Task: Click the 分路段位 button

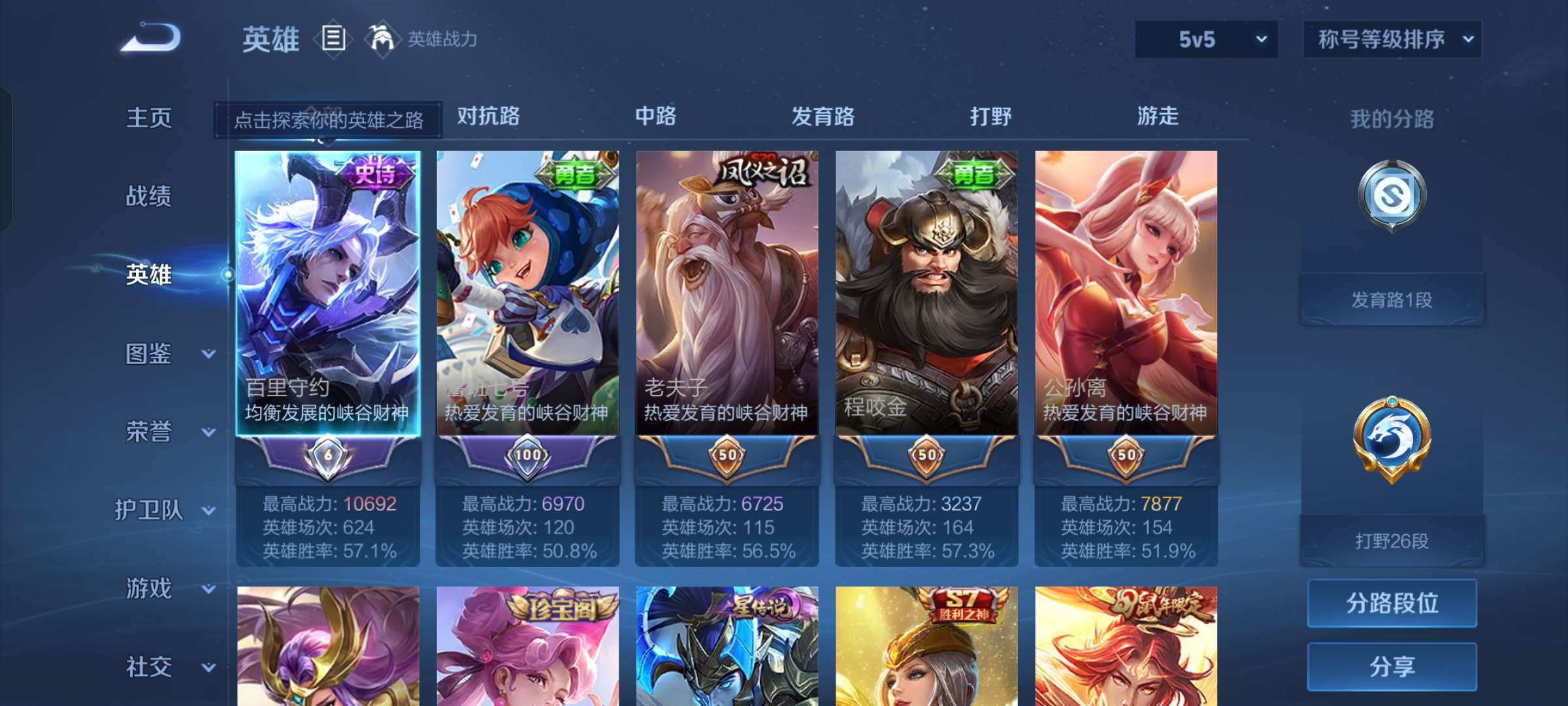Action: [1392, 603]
